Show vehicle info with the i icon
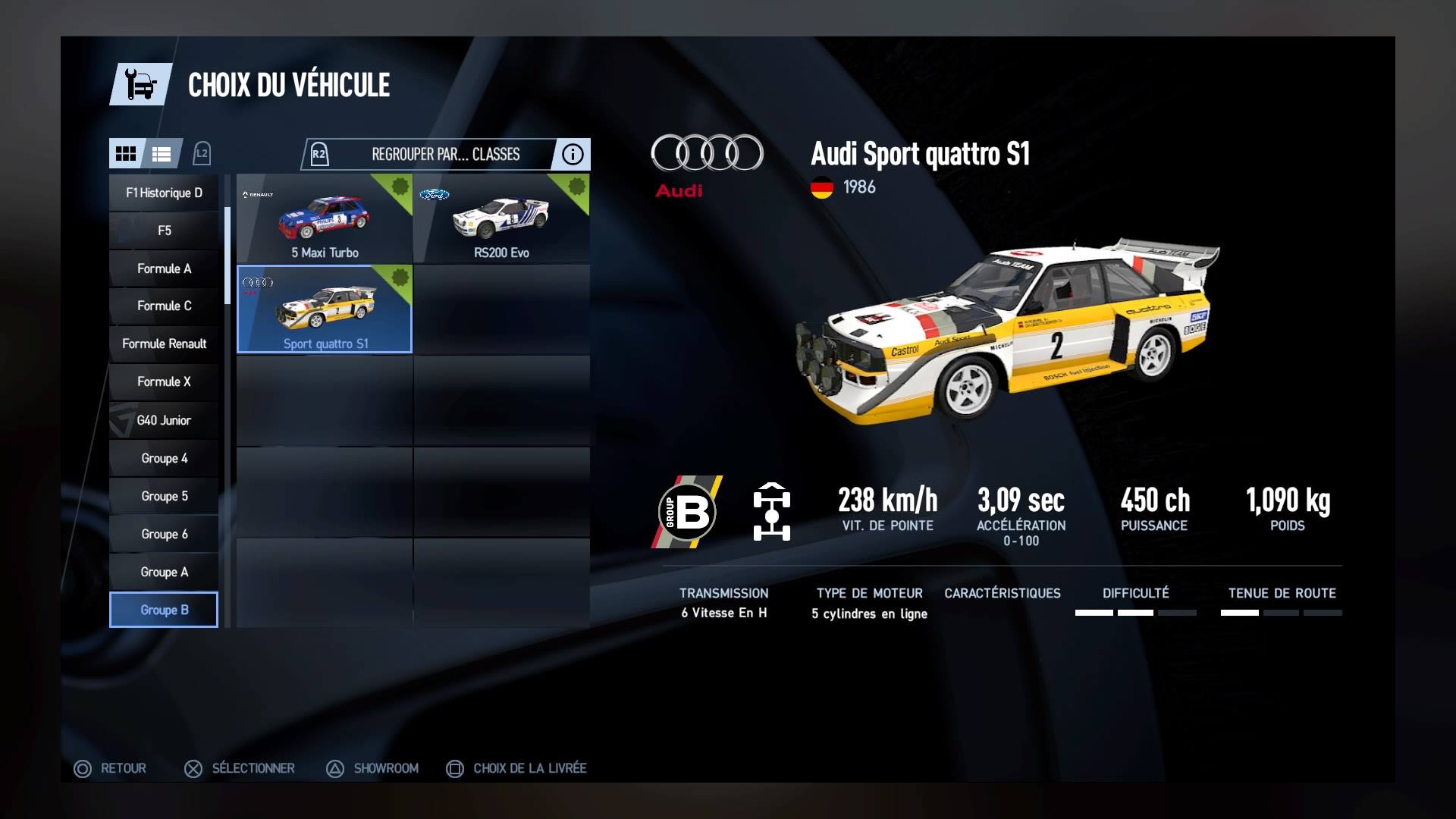This screenshot has height=819, width=1456. pyautogui.click(x=573, y=154)
